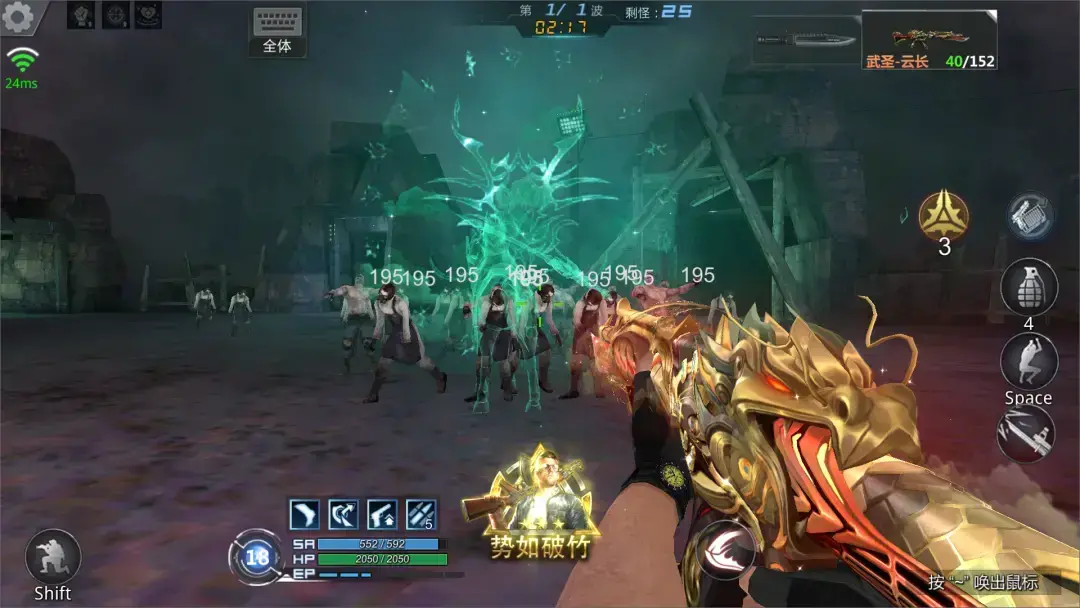This screenshot has height=608, width=1080.
Task: Click the curved arrows buff icon
Action: pyautogui.click(x=343, y=514)
